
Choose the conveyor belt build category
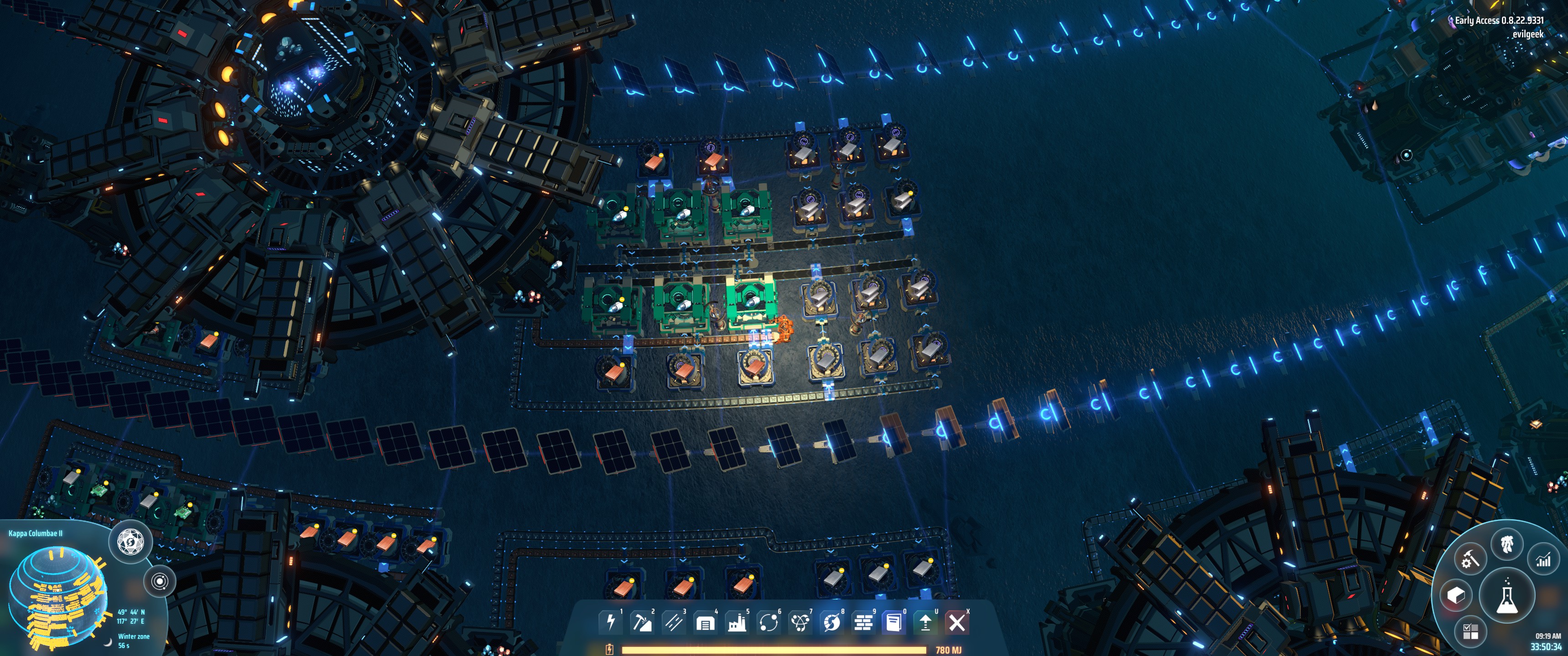(673, 622)
